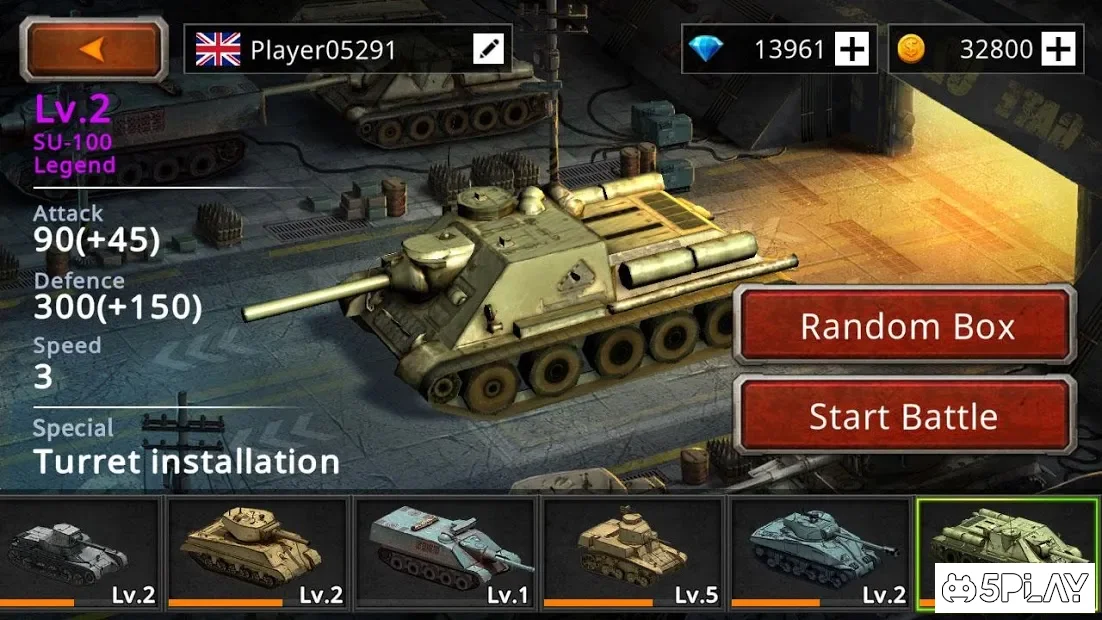Click the British flag icon
The image size is (1102, 620).
[217, 49]
